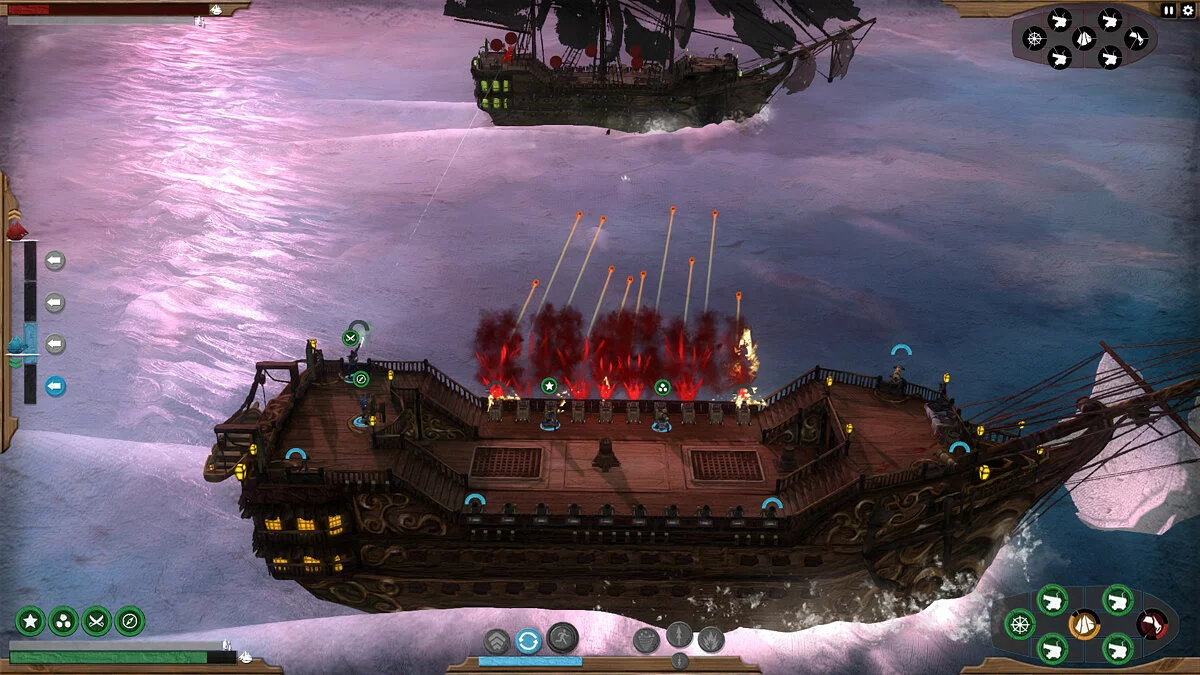Click the blue circular arrows reload icon

coord(529,640)
